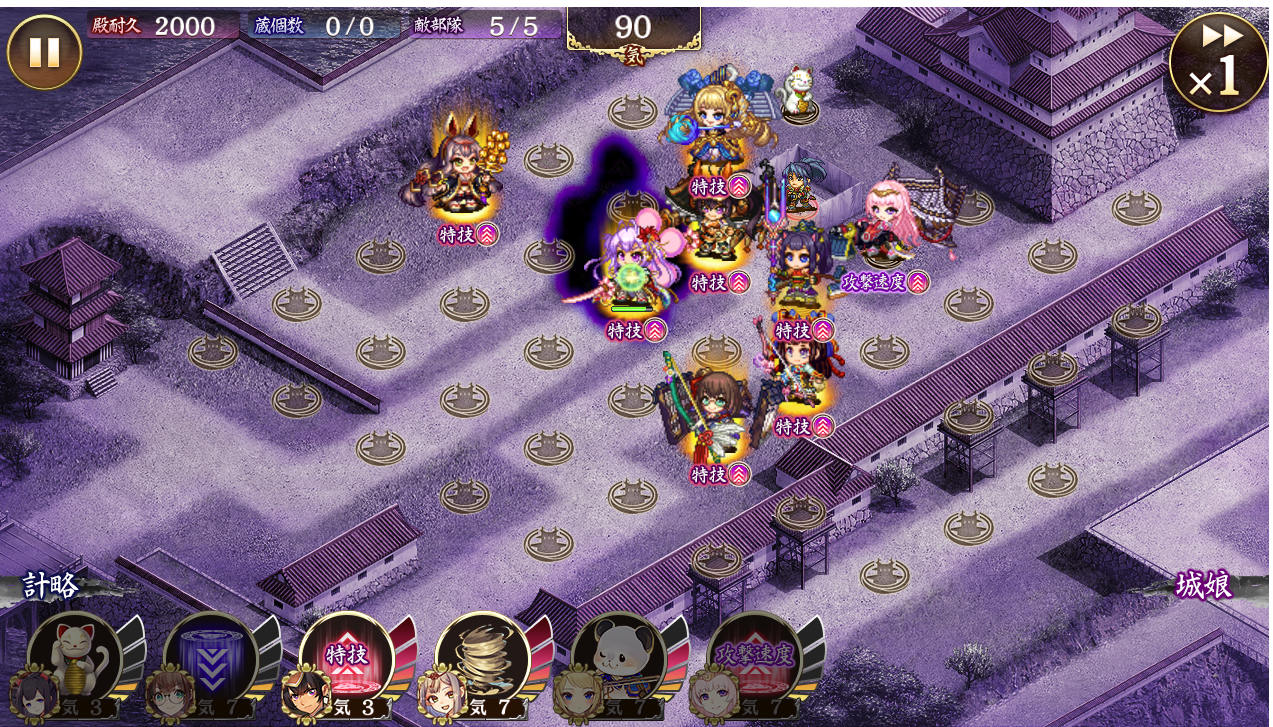Open the 計略 stratagem panel

pos(52,585)
